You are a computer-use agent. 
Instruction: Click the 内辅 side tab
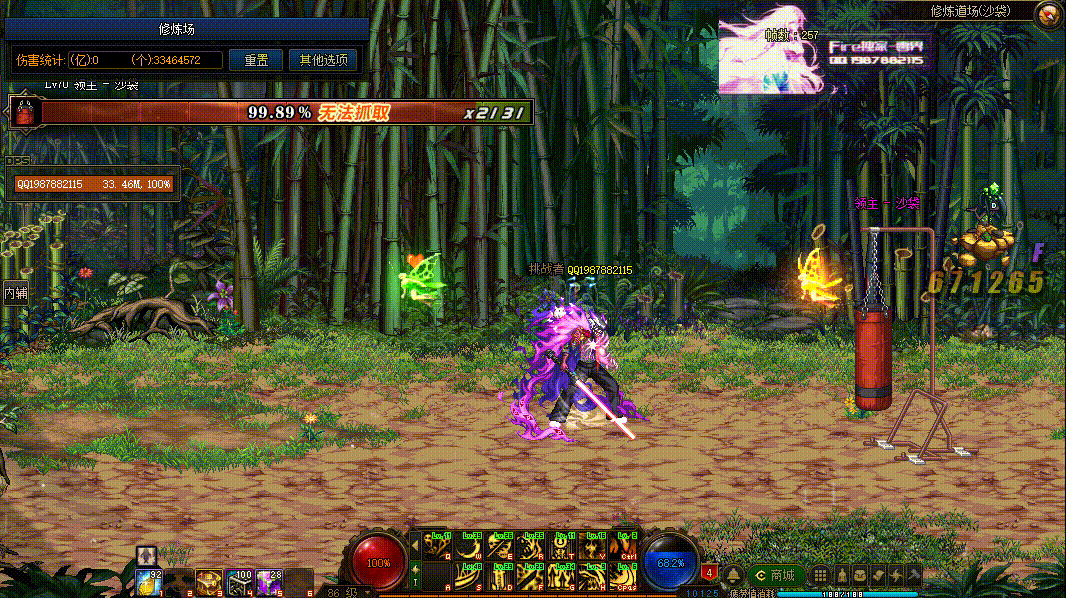click(15, 293)
